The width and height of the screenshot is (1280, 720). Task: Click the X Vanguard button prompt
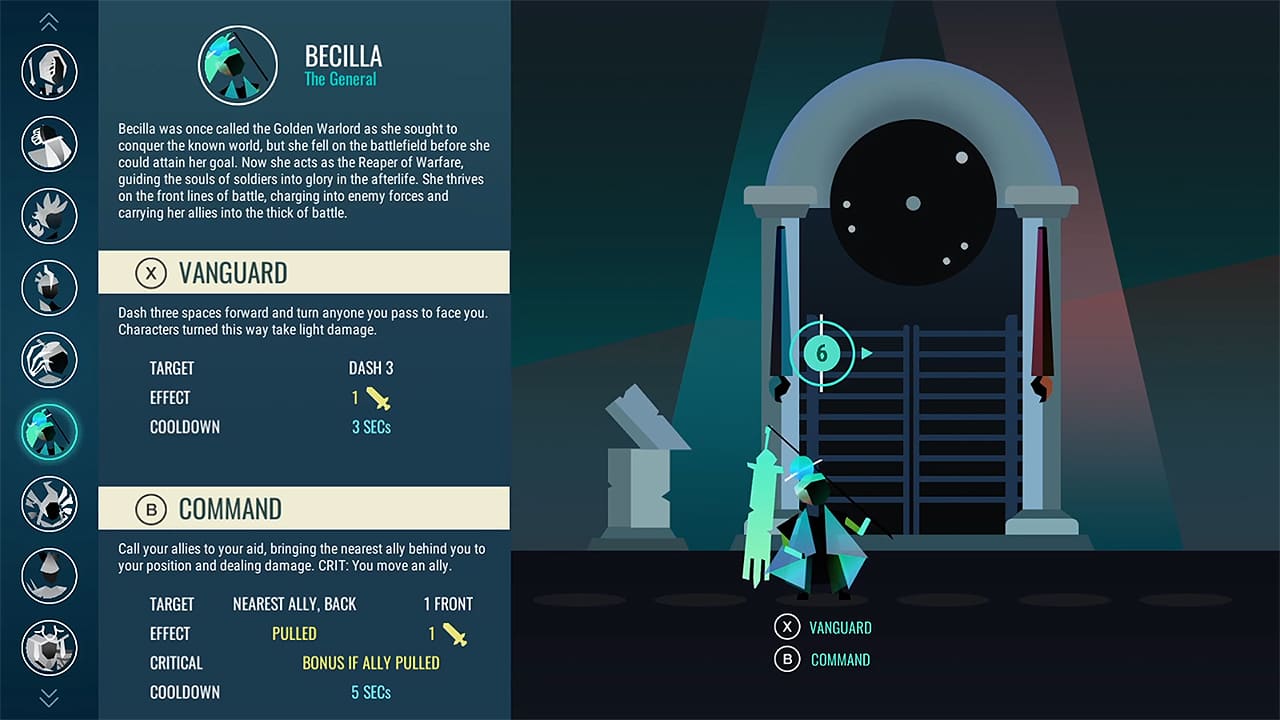pos(820,627)
